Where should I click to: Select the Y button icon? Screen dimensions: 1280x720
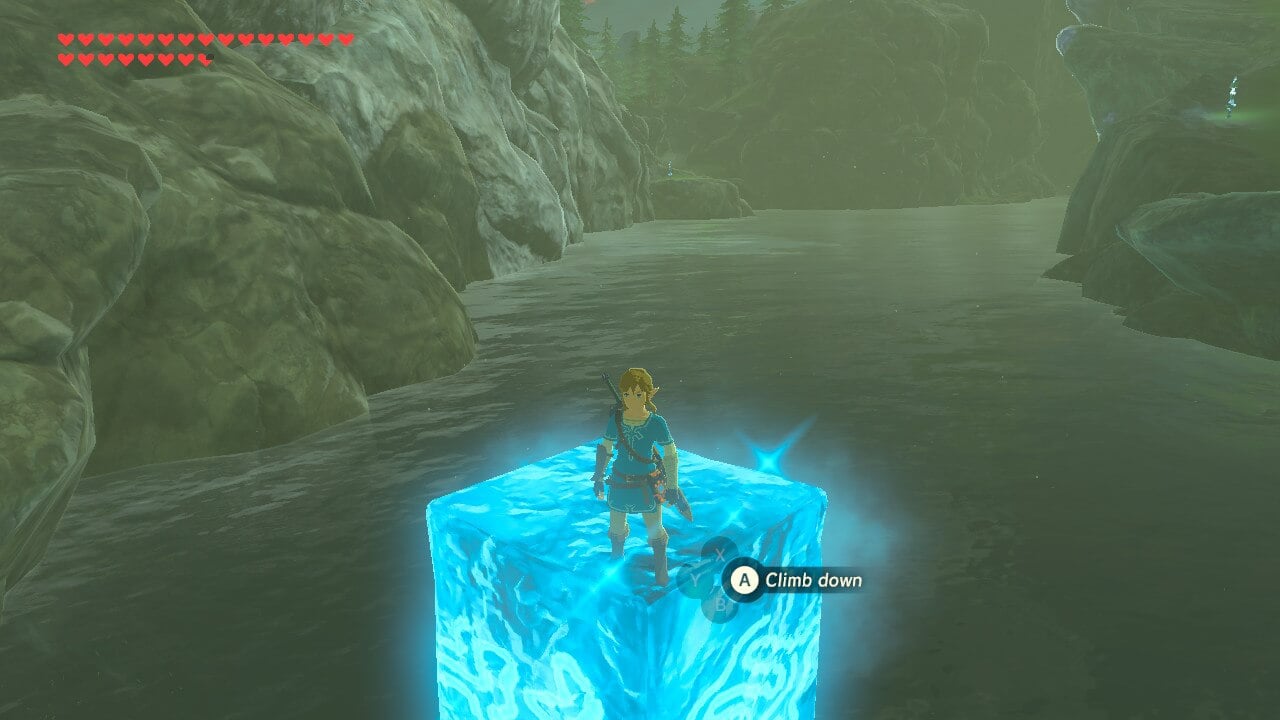click(x=695, y=578)
